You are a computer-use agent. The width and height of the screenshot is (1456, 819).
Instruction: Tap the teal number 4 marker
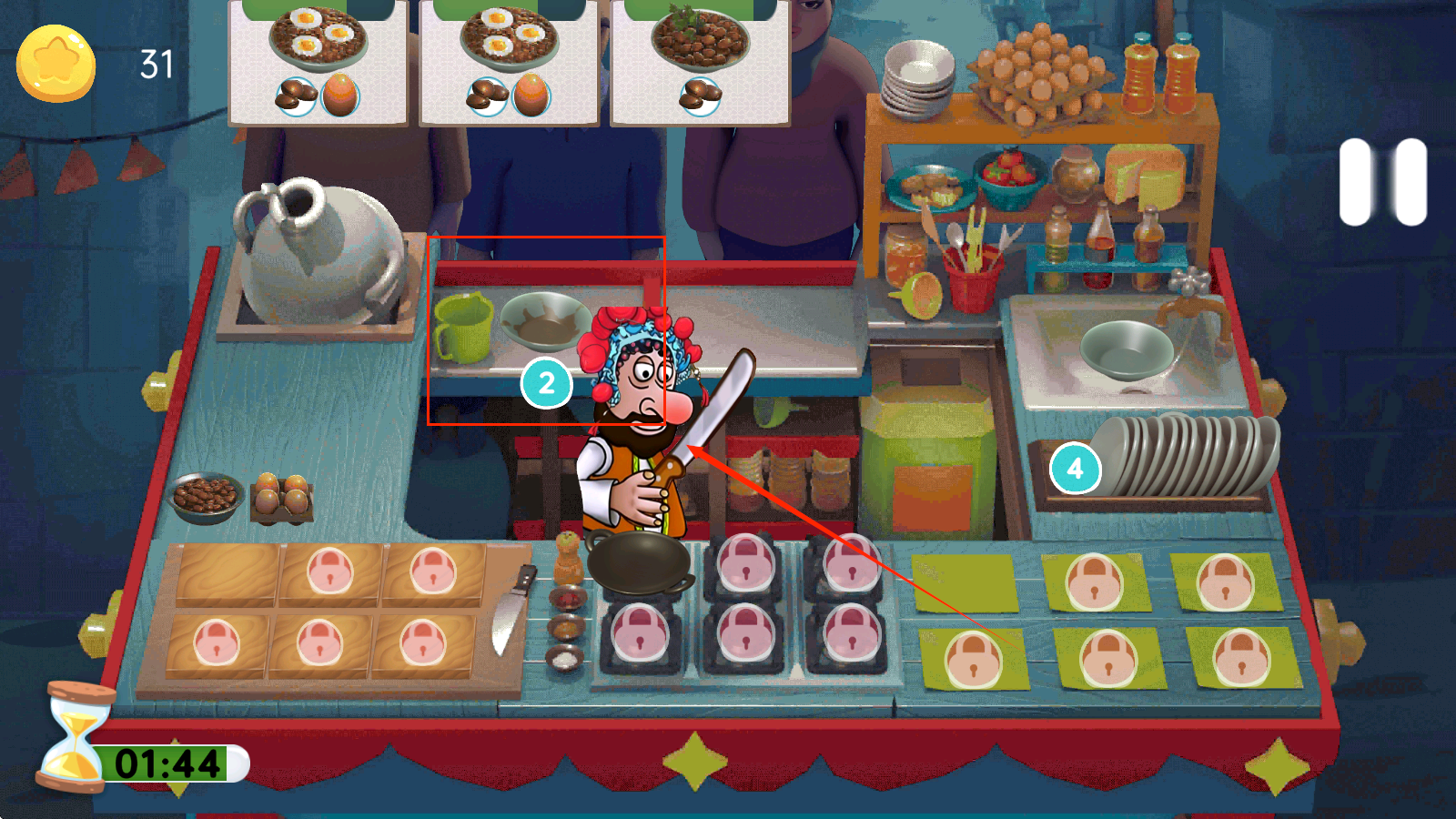1075,469
